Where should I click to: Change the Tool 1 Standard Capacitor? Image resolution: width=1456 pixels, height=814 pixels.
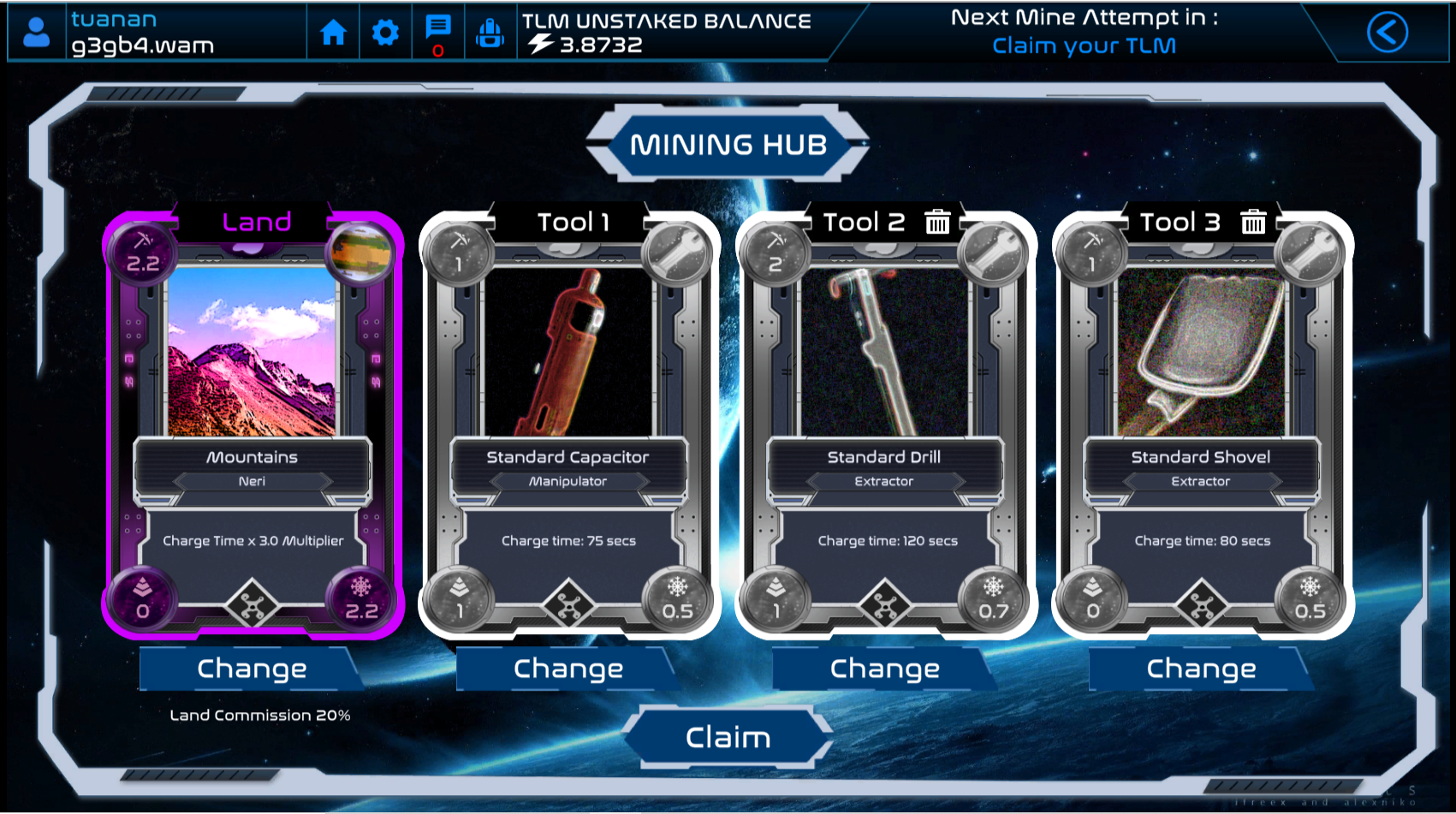568,668
